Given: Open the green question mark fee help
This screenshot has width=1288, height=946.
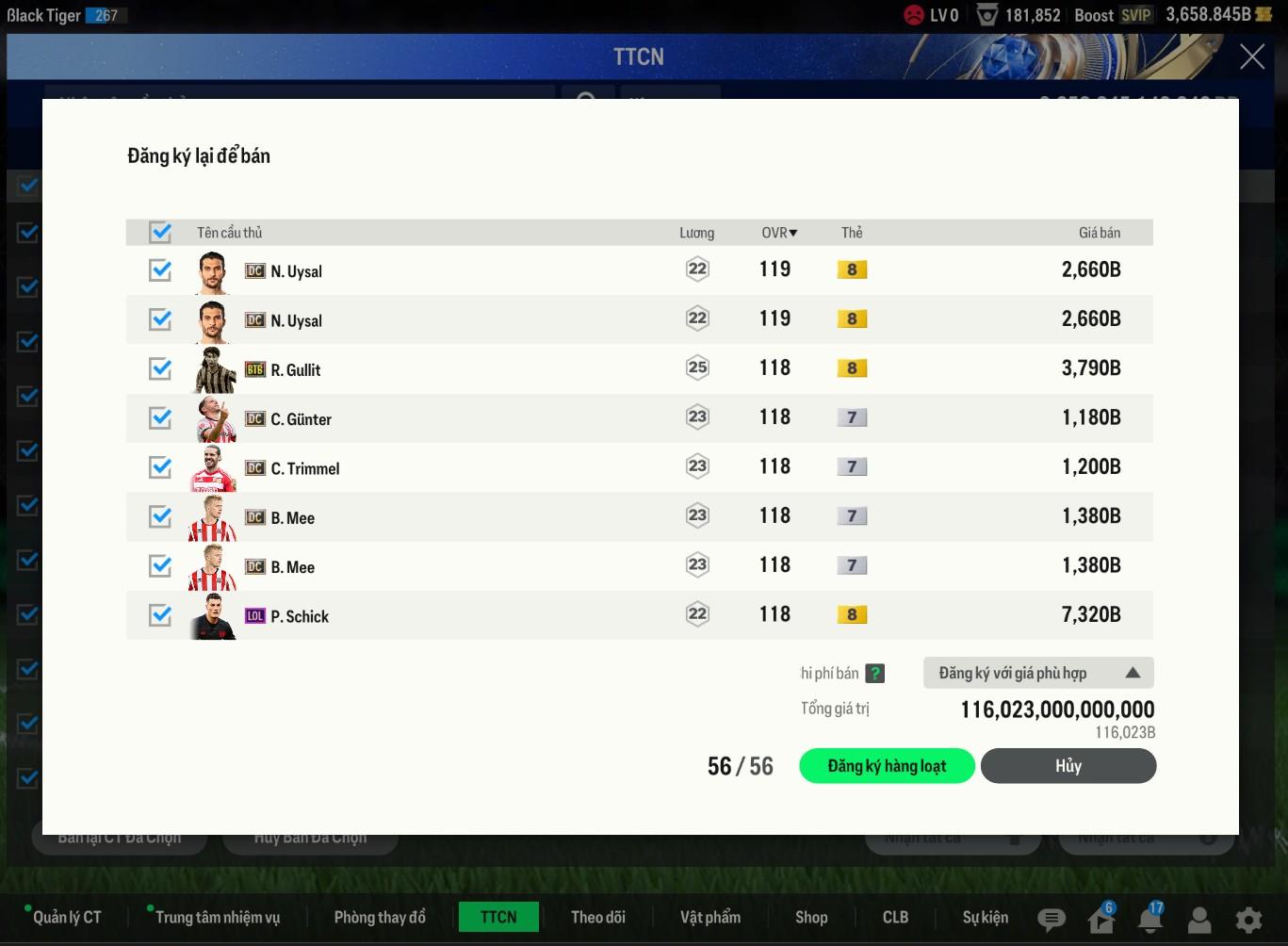Looking at the screenshot, I should point(875,674).
